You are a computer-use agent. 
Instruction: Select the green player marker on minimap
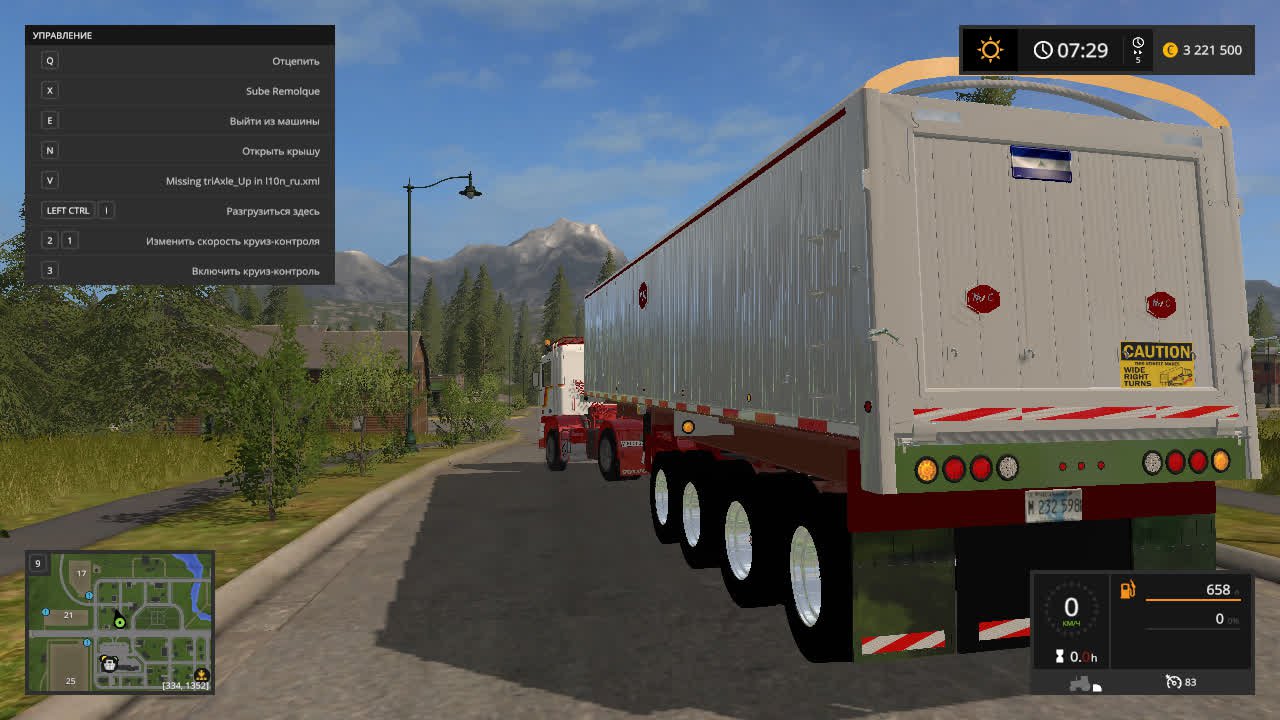(x=120, y=622)
